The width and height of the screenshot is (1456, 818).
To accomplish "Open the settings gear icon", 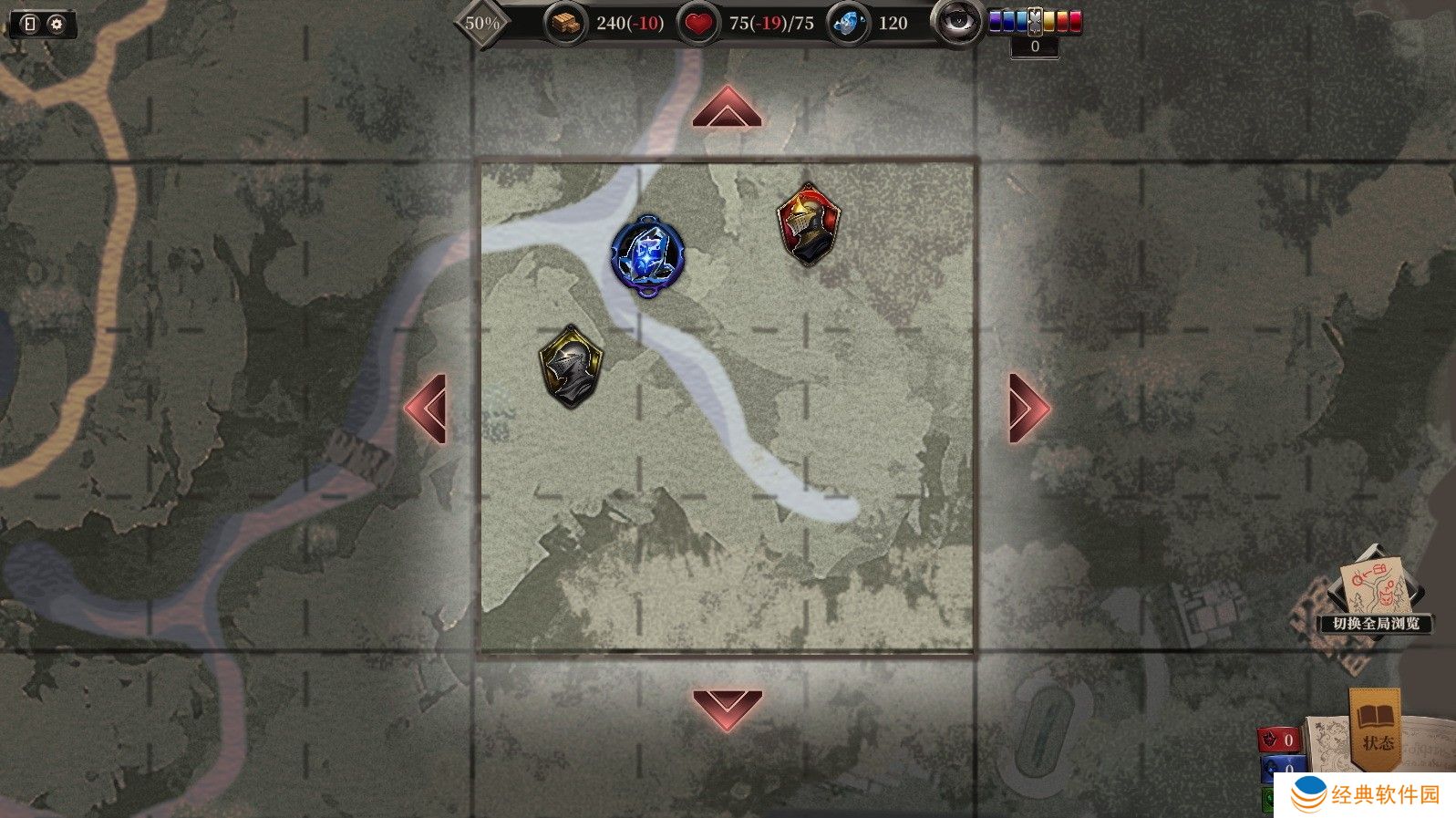I will click(57, 24).
